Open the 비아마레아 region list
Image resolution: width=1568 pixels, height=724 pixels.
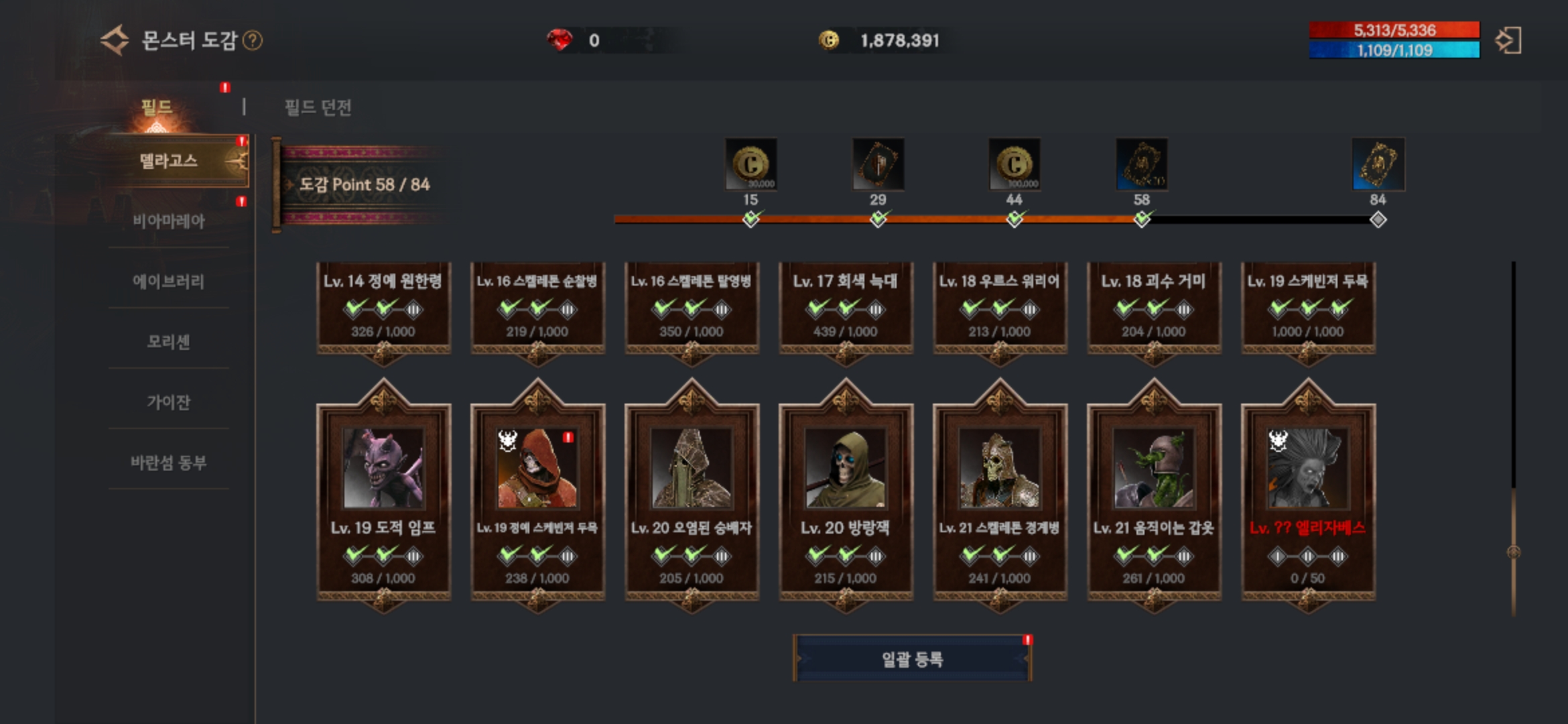[x=169, y=221]
